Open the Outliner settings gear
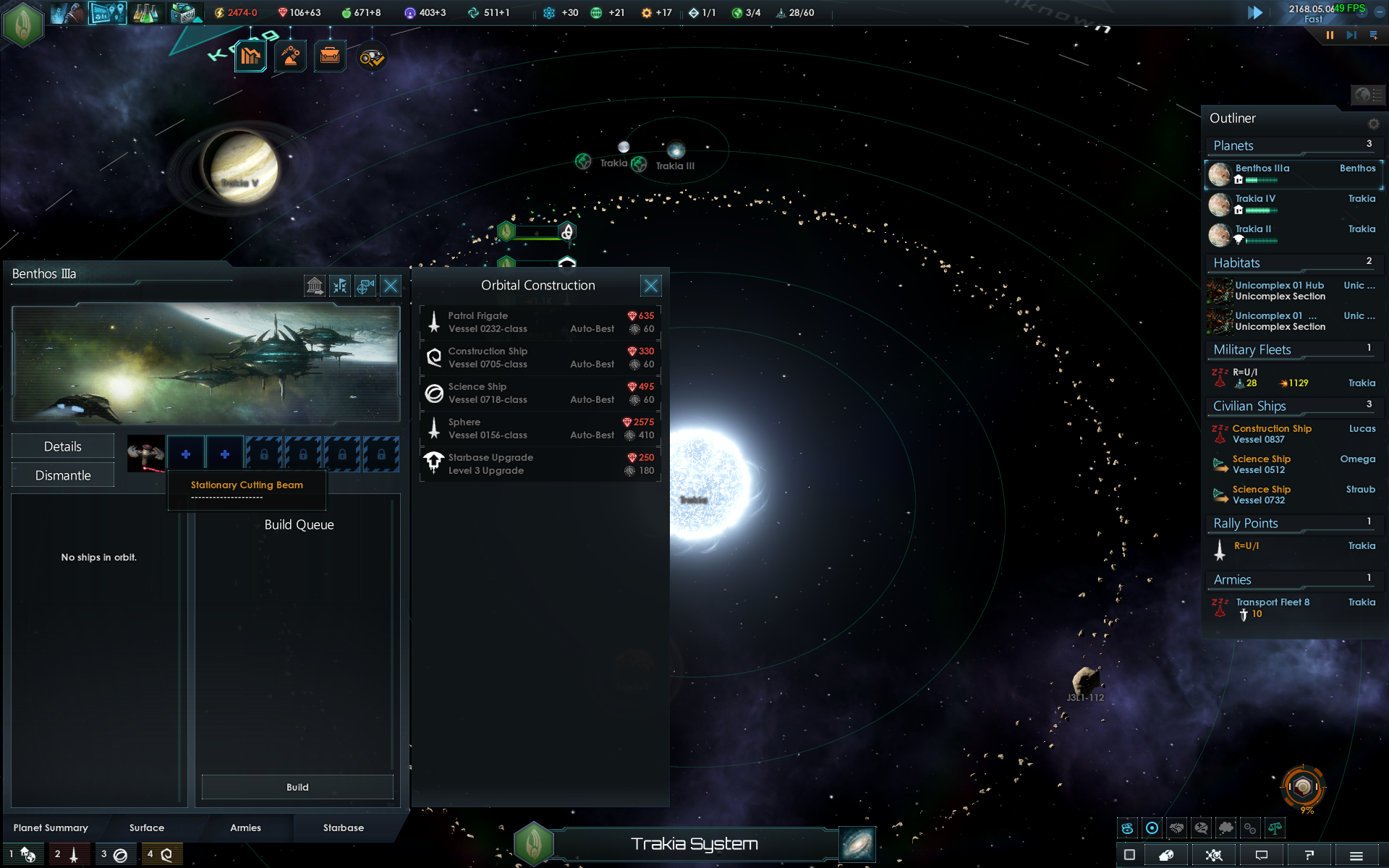Viewport: 1389px width, 868px height. point(1373,124)
